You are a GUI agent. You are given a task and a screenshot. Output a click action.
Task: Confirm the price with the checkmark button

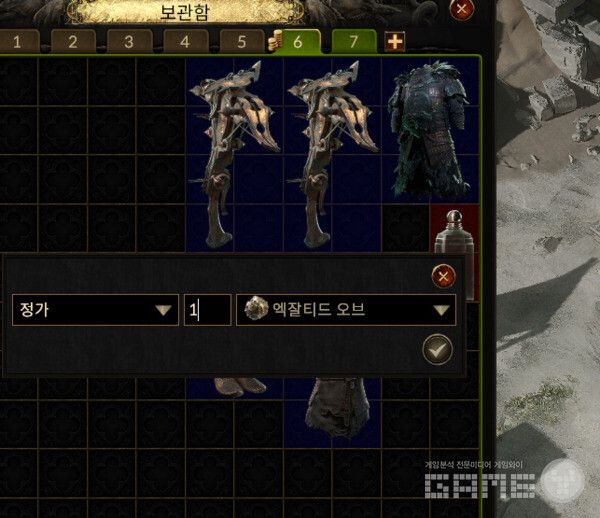438,349
